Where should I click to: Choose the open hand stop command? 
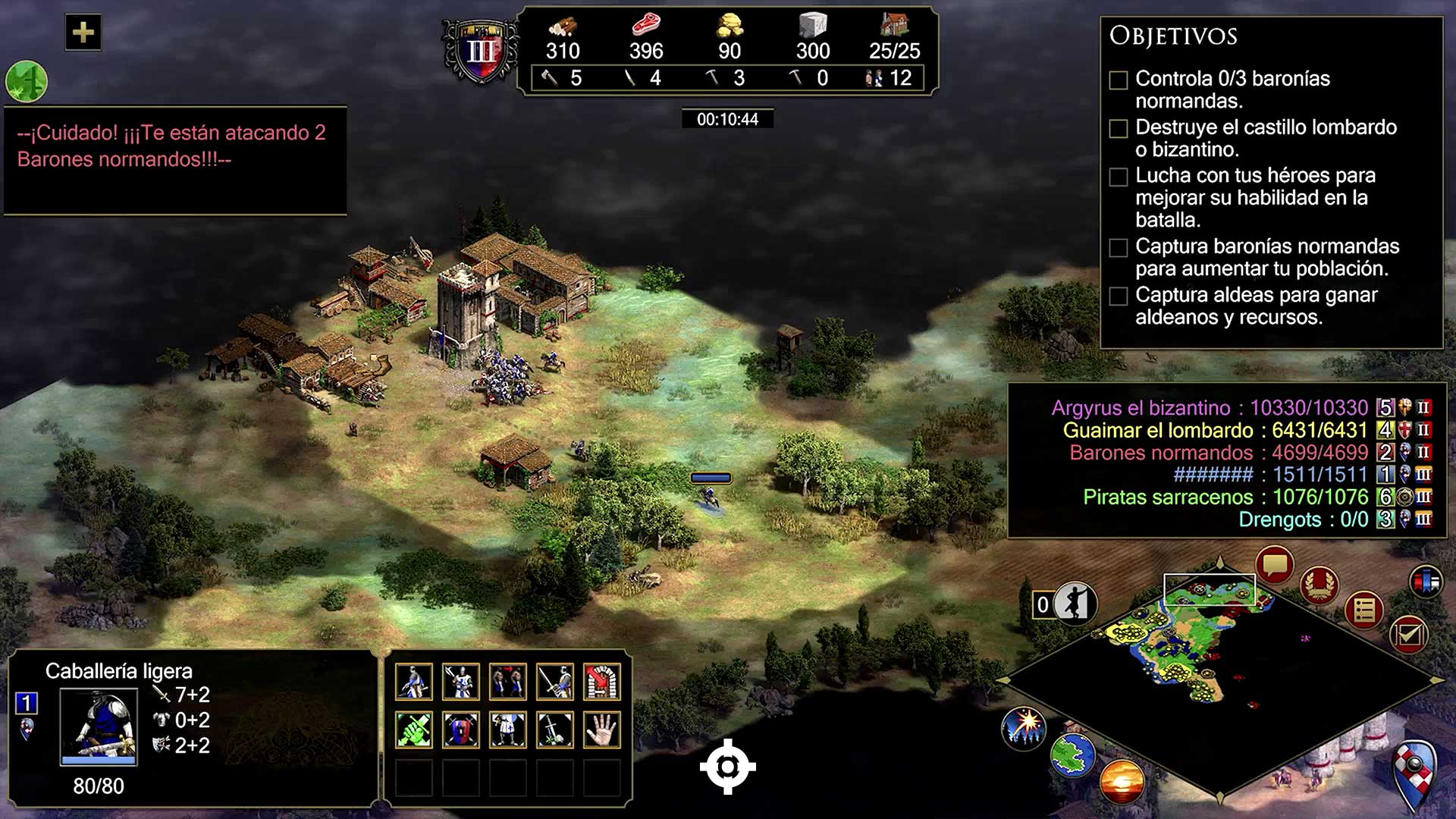click(602, 730)
